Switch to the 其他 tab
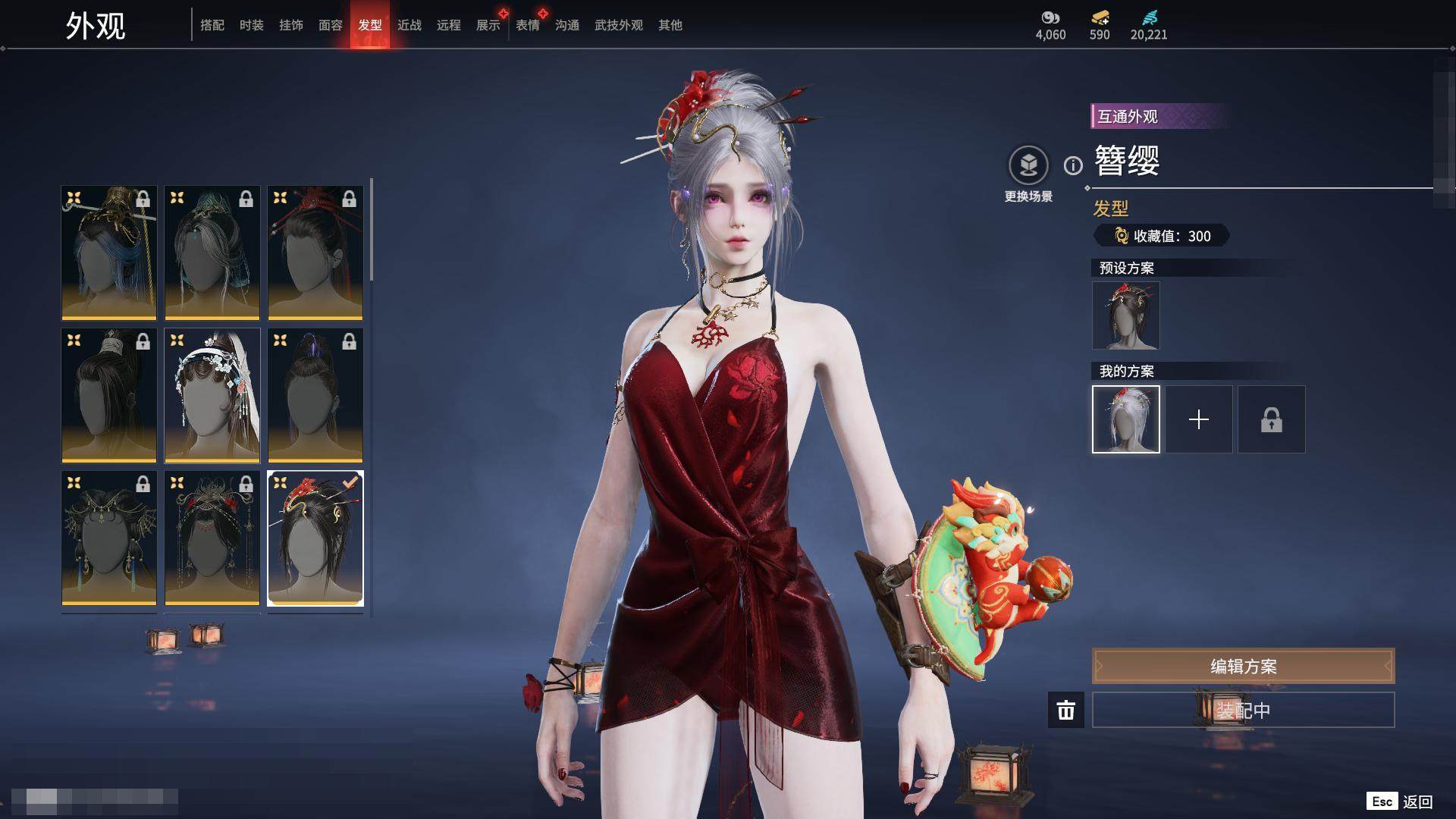 670,25
